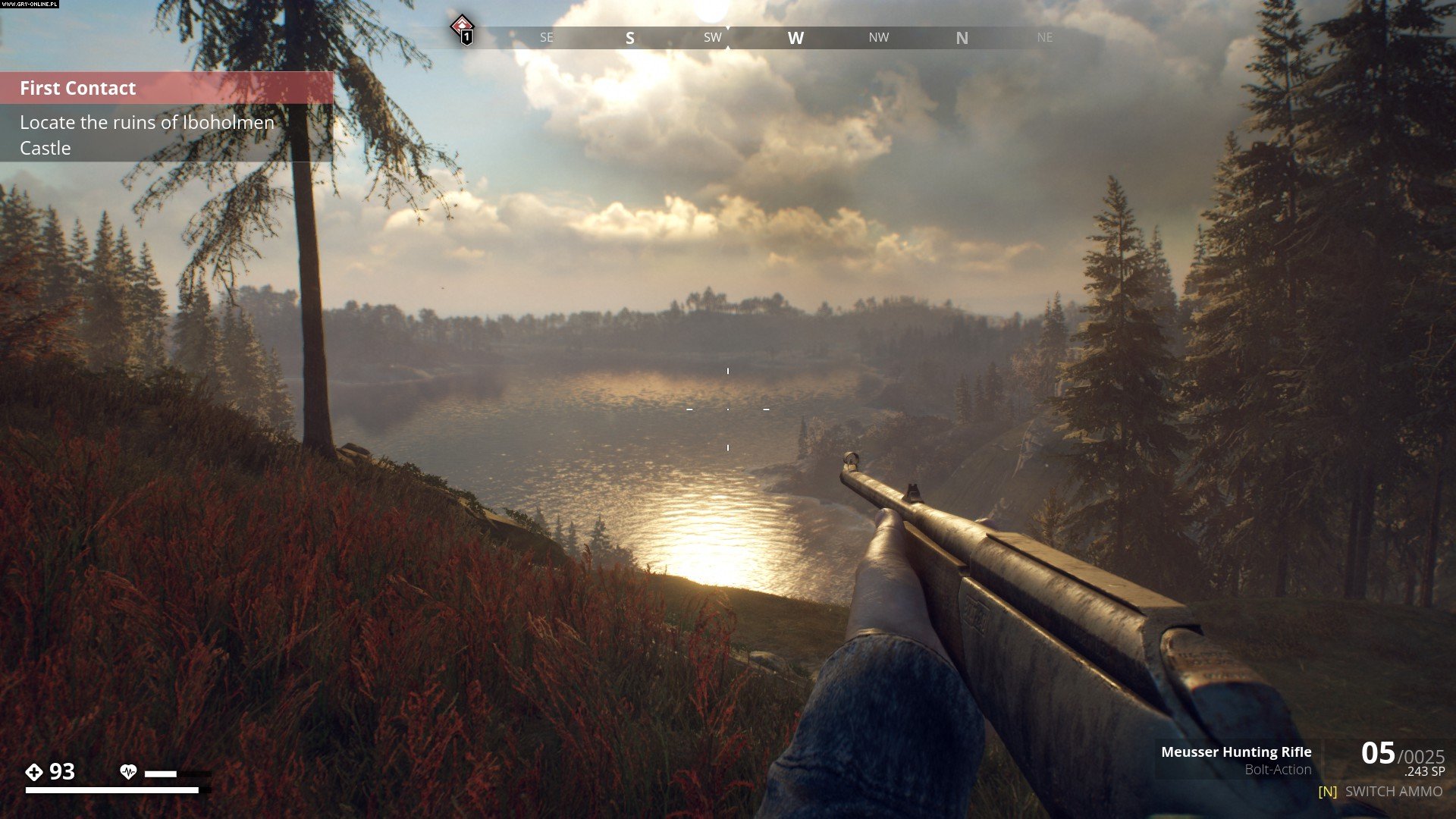1456x819 pixels.
Task: Click the Meusser Hunting Rifle weapon panel
Action: (1236, 760)
